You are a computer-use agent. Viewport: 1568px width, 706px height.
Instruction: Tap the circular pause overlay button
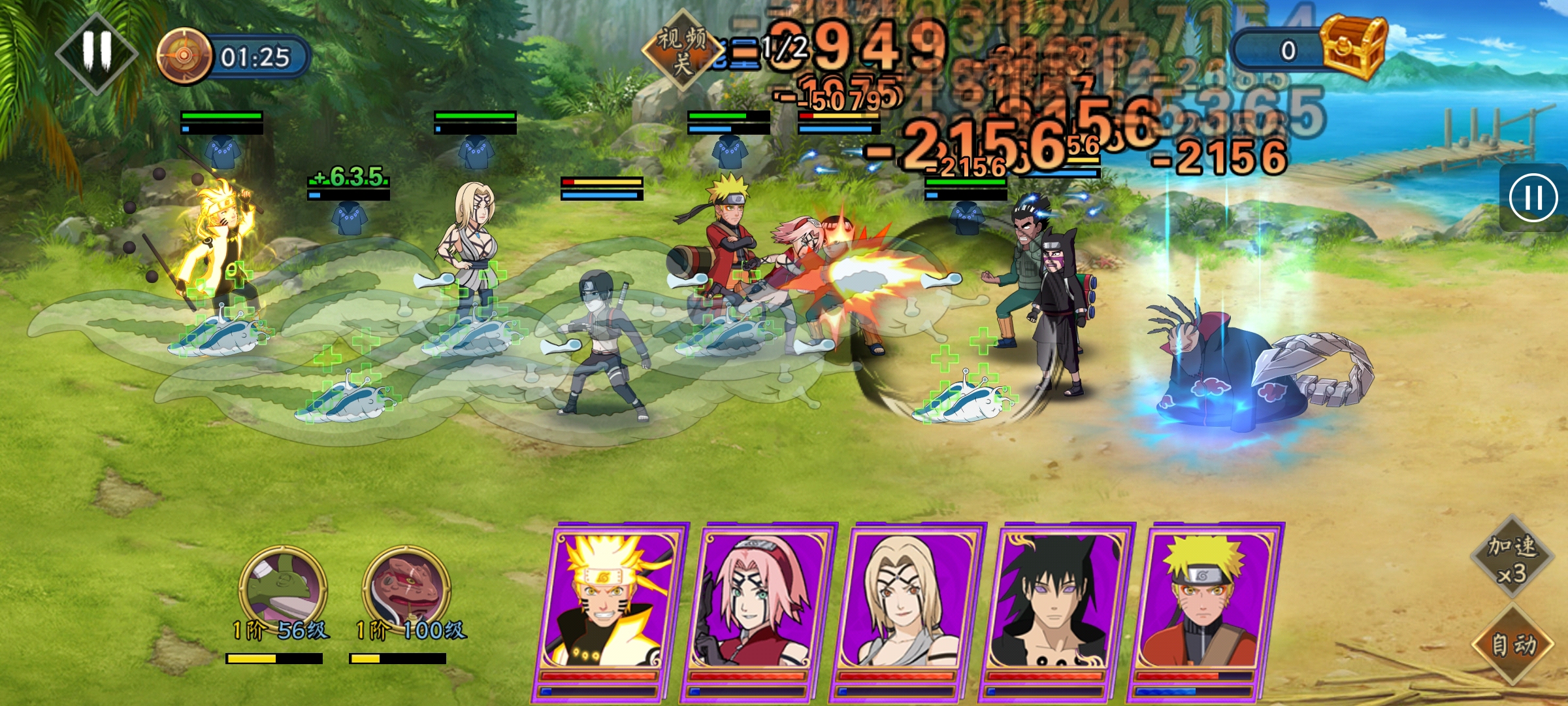(1532, 197)
